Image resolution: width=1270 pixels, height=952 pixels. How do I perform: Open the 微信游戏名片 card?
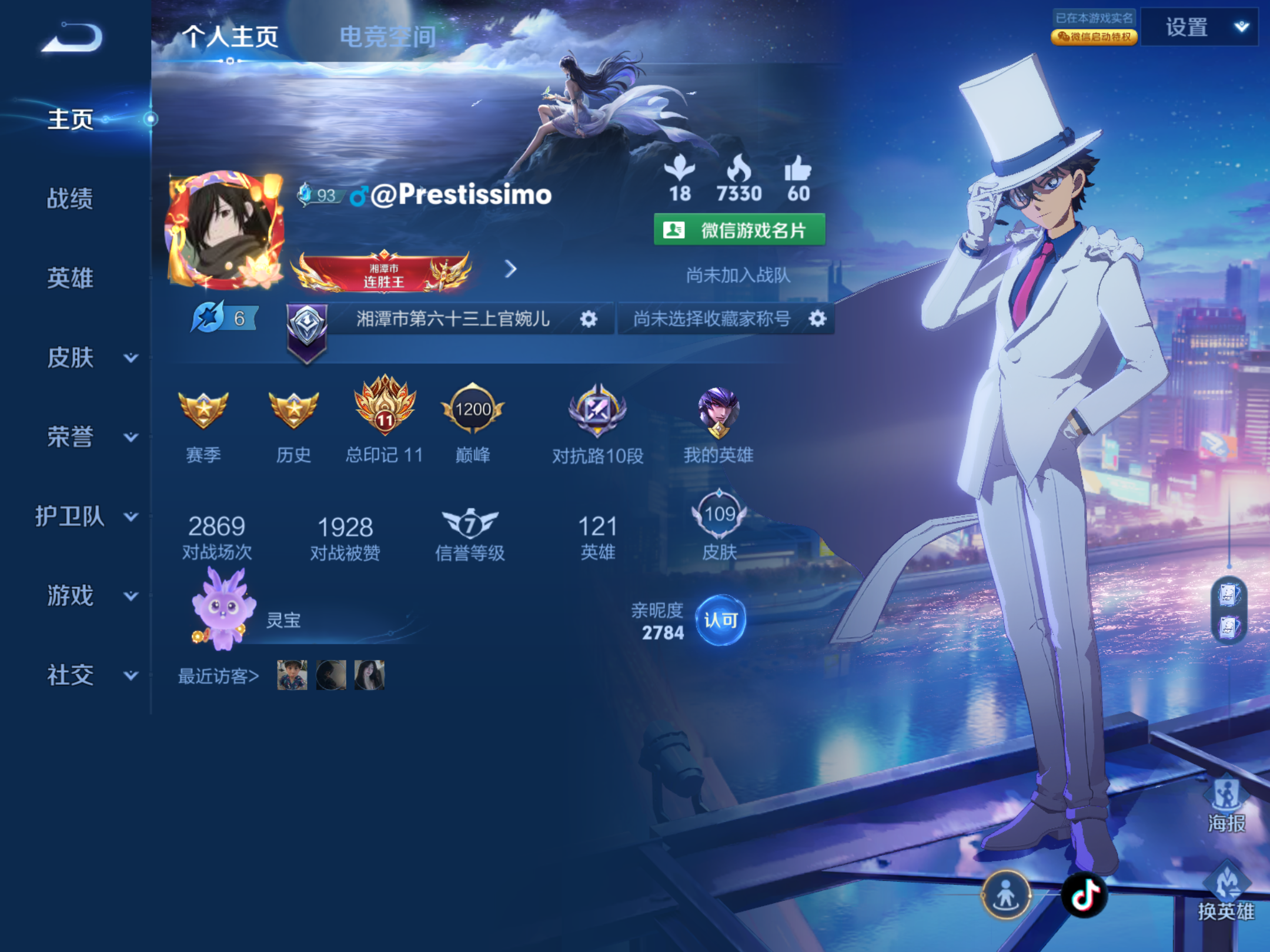(739, 230)
